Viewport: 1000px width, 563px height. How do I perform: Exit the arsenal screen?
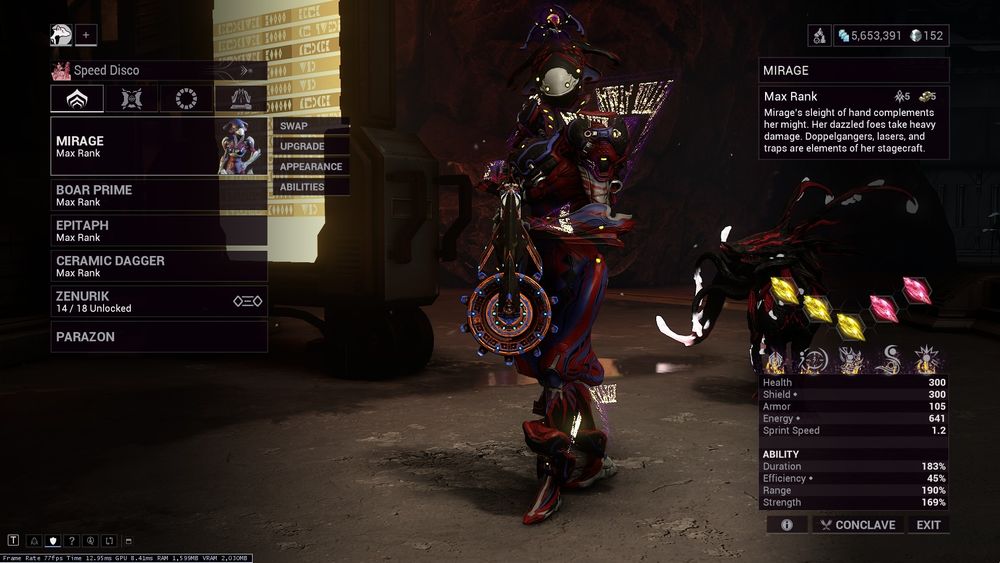click(x=928, y=525)
